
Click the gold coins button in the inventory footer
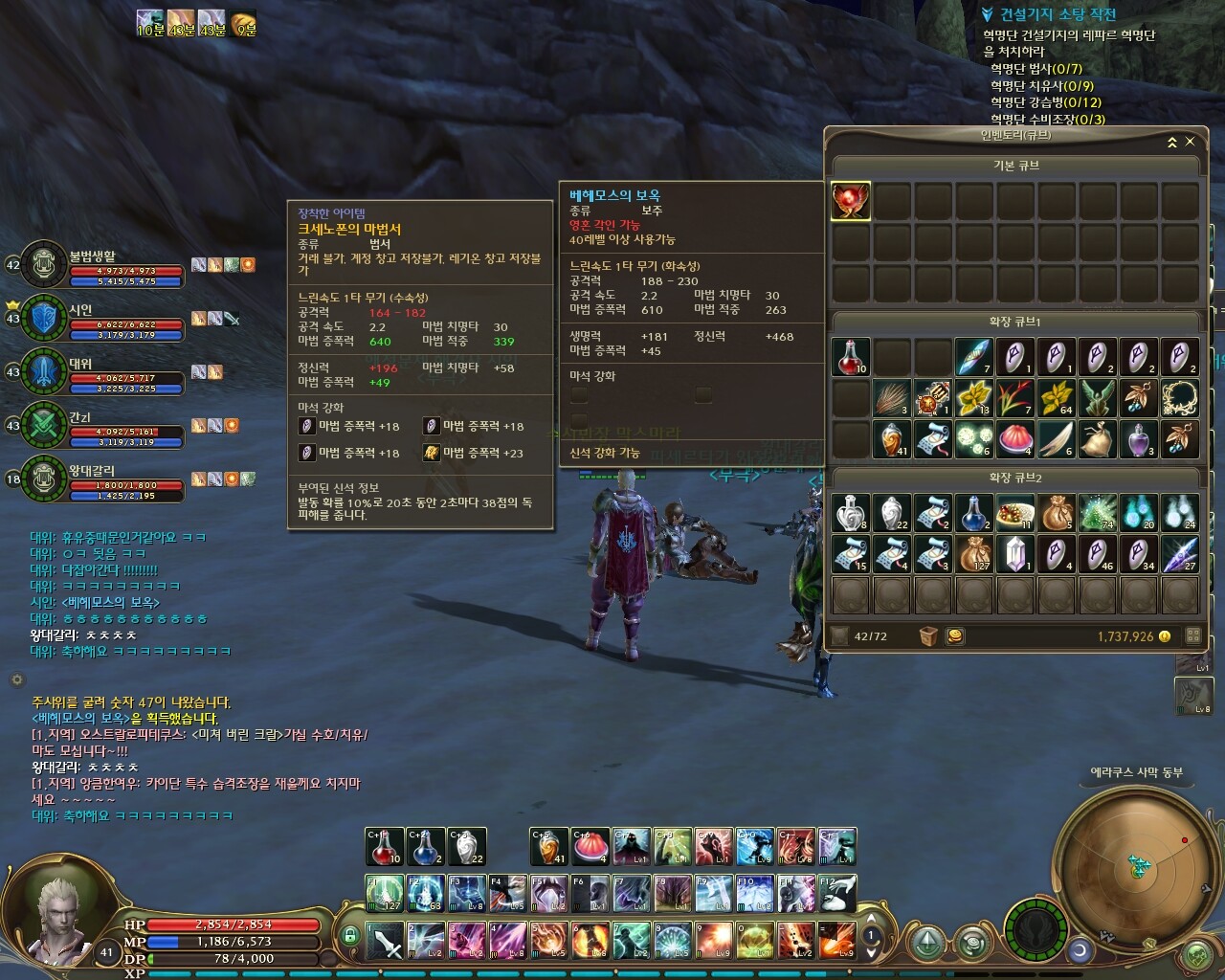click(954, 636)
